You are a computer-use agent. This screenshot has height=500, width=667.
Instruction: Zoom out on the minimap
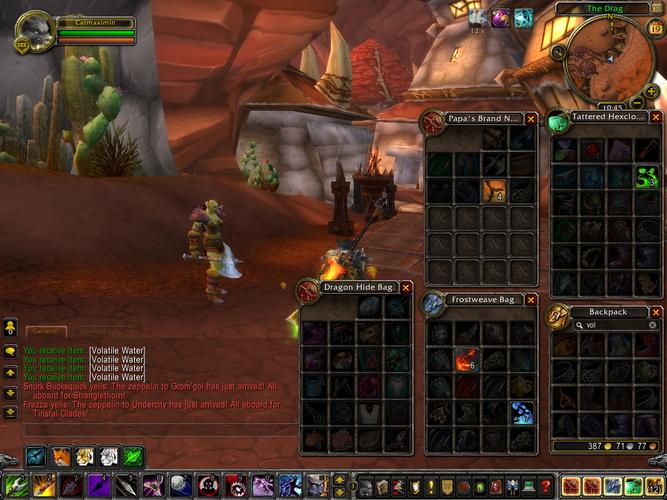pos(639,104)
